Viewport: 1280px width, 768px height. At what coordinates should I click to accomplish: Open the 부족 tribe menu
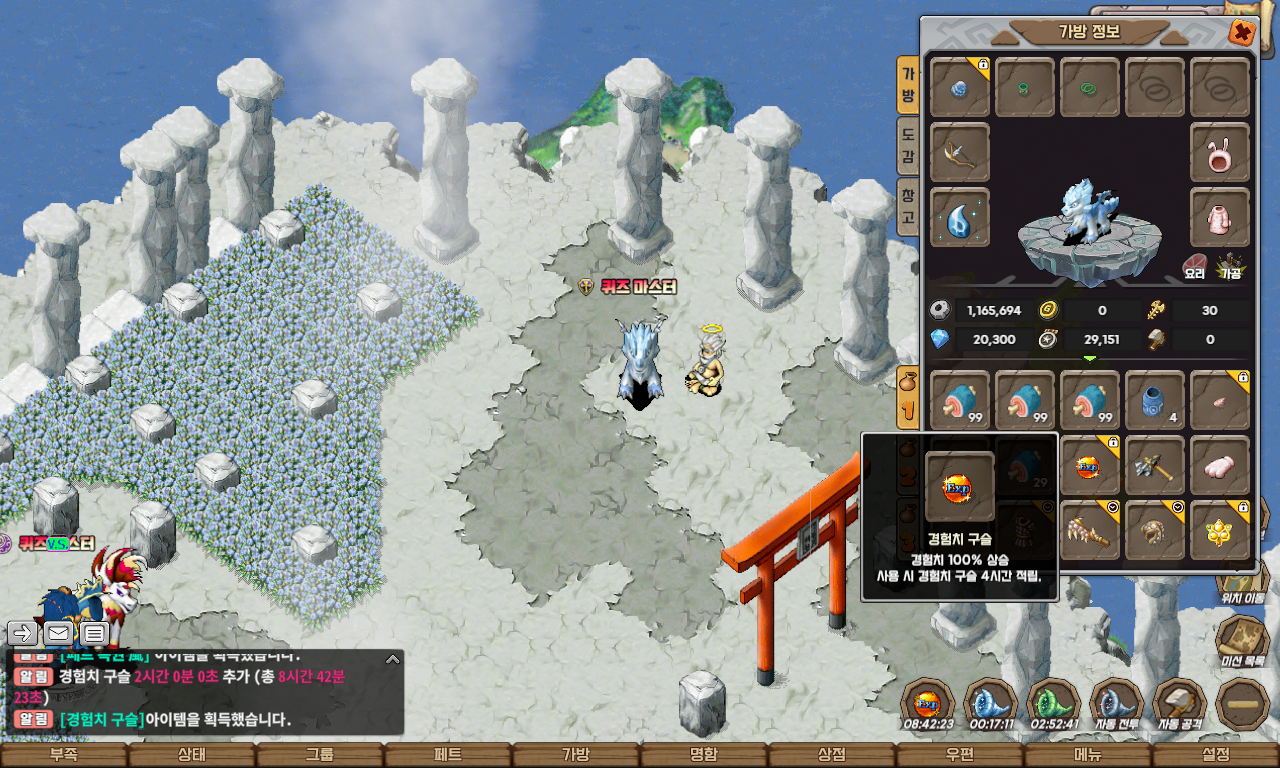(x=64, y=755)
